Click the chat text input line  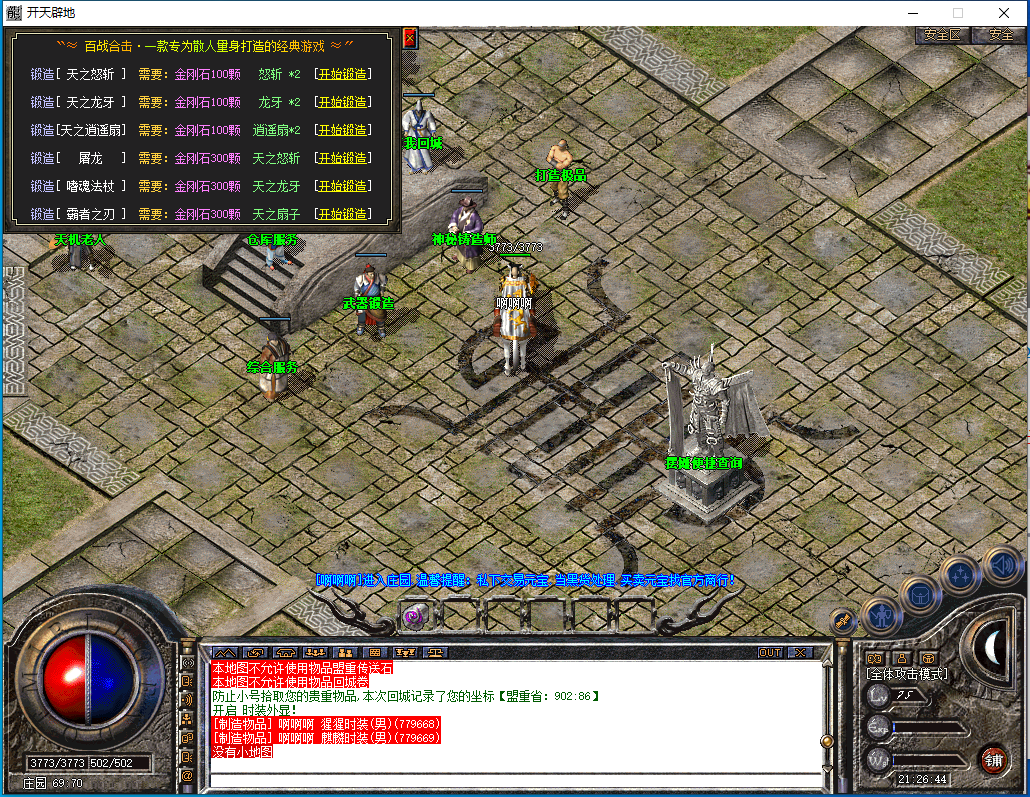point(515,779)
